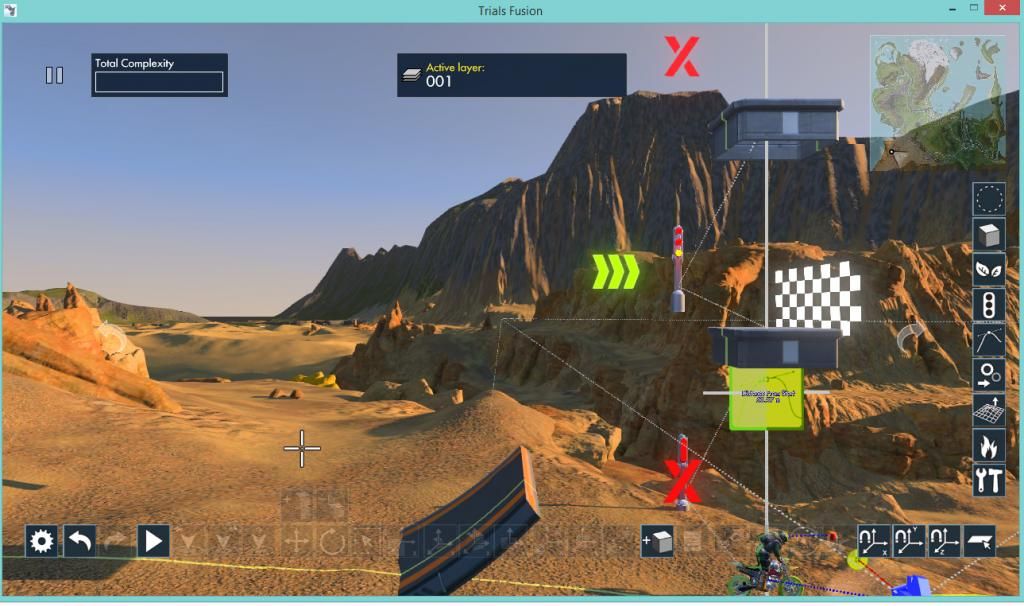
Task: Open the gears and arrow physics tool
Action: click(x=989, y=375)
